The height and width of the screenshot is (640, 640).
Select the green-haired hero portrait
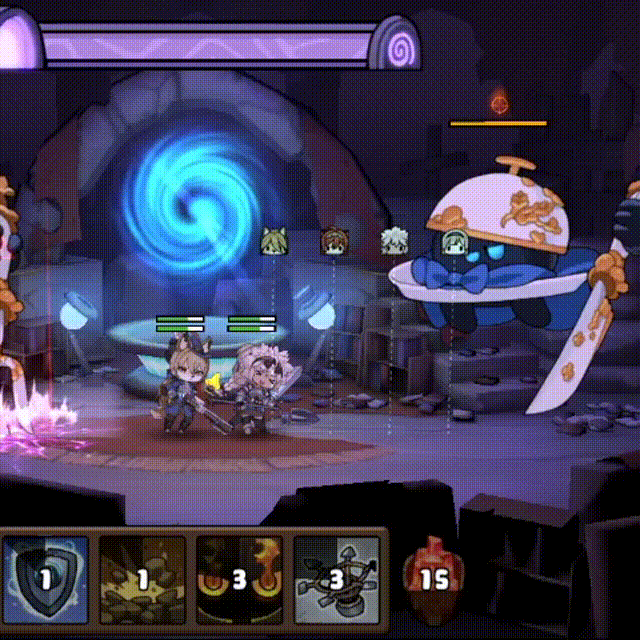(x=455, y=241)
